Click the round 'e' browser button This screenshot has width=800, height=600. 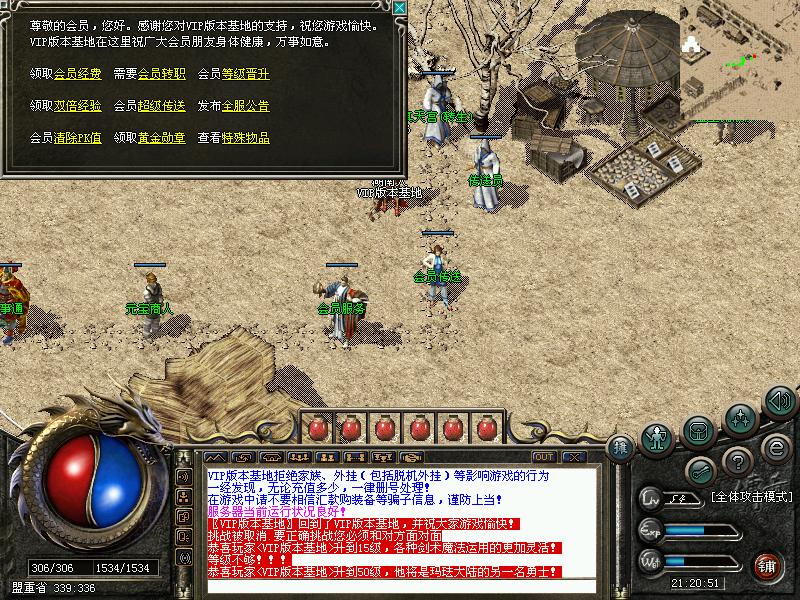775,446
